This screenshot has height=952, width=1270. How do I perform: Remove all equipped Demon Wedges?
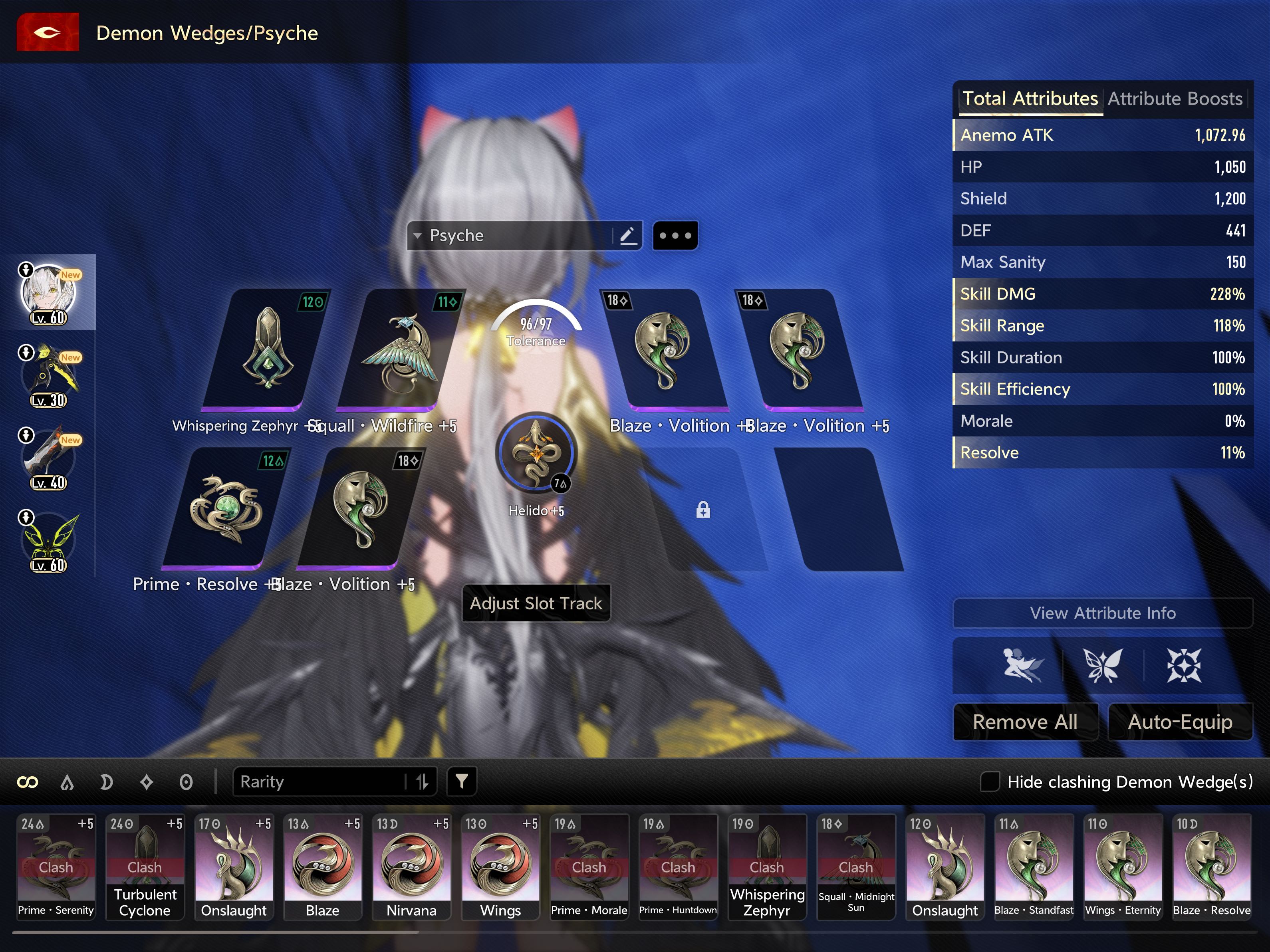point(1025,722)
